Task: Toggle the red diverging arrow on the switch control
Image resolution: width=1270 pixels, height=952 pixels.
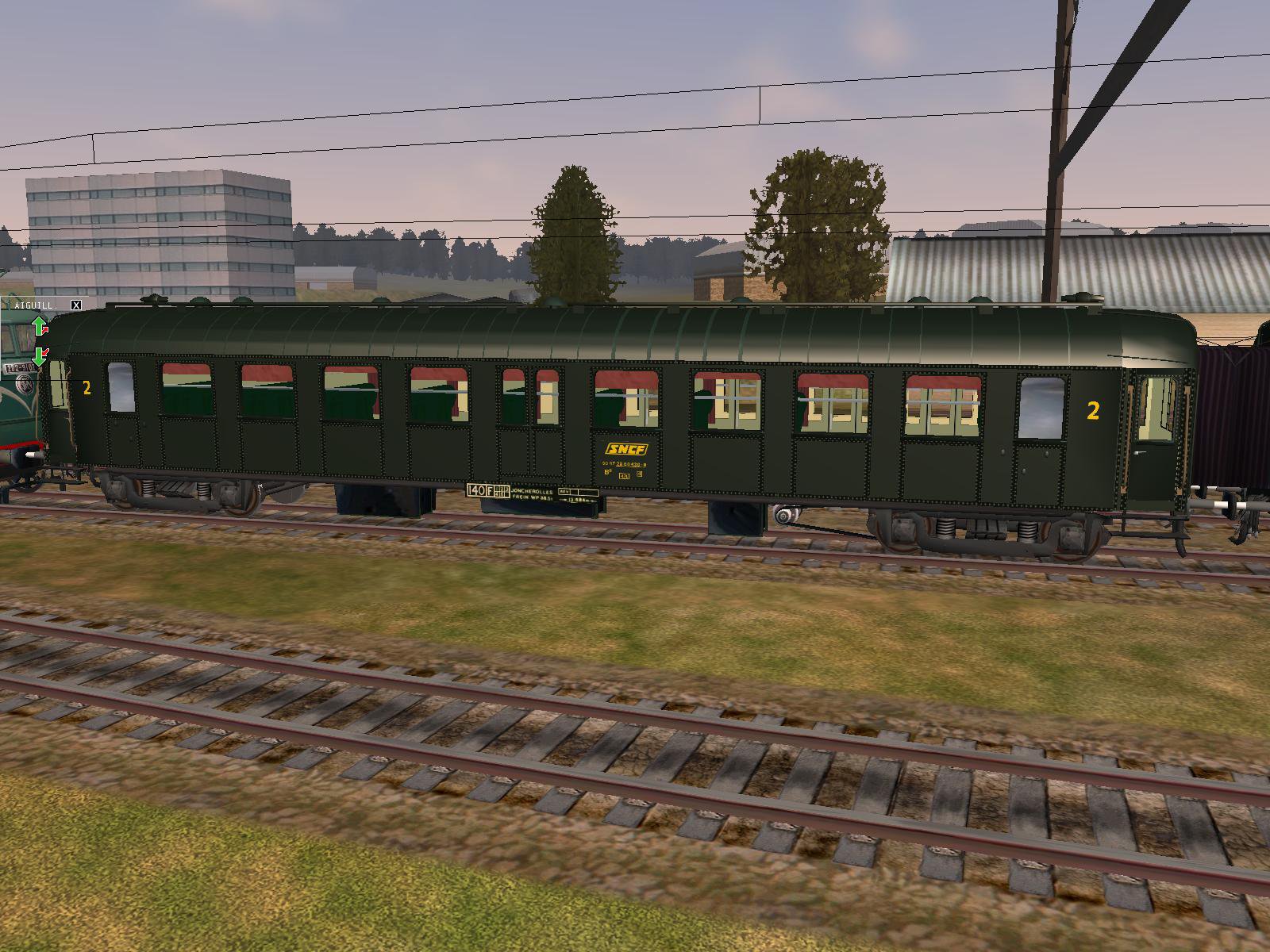Action: tap(45, 330)
